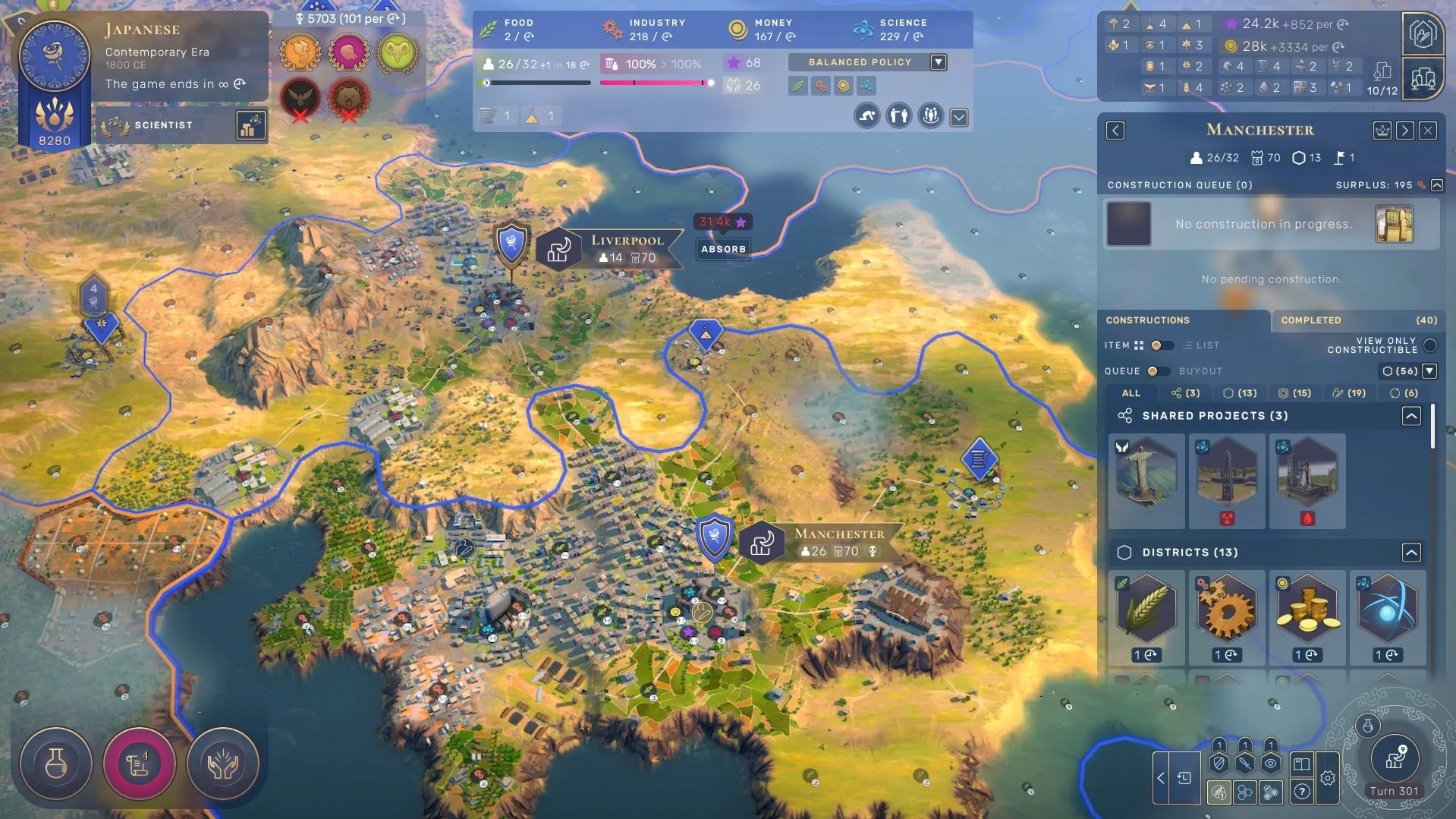
Task: Open the technology flask screen
Action: (55, 764)
